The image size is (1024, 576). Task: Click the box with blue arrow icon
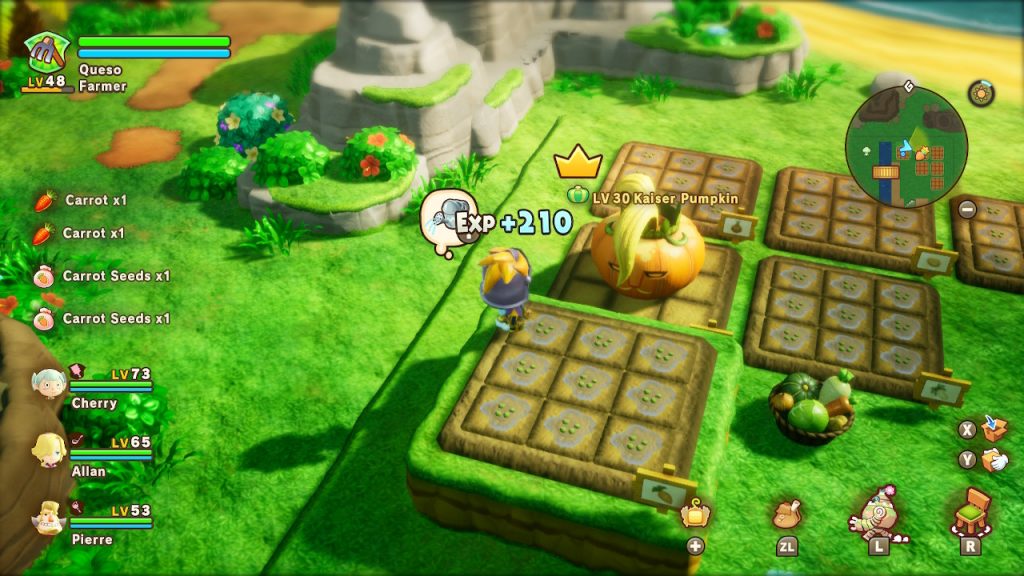(994, 428)
